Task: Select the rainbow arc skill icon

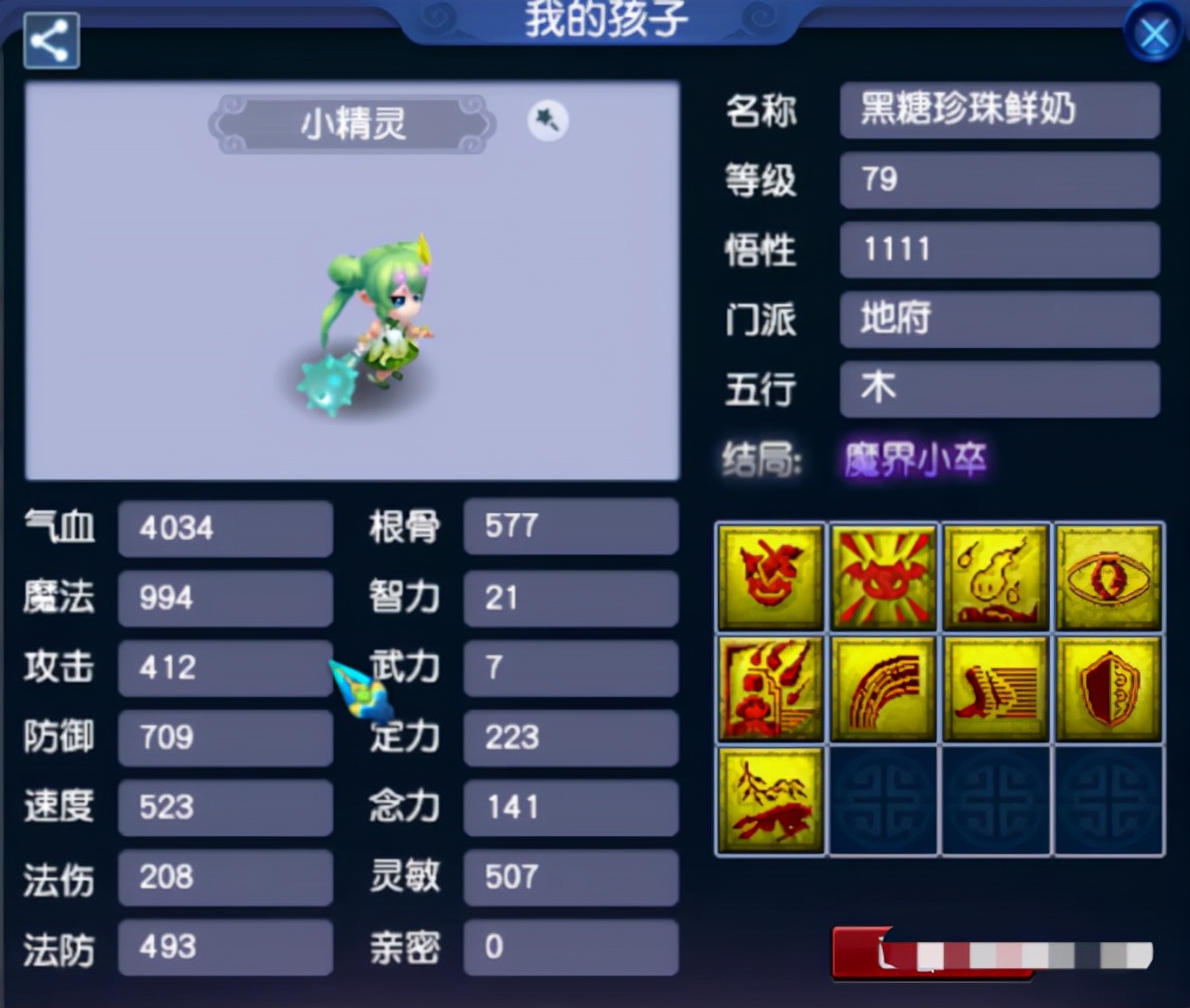Action: [x=883, y=689]
